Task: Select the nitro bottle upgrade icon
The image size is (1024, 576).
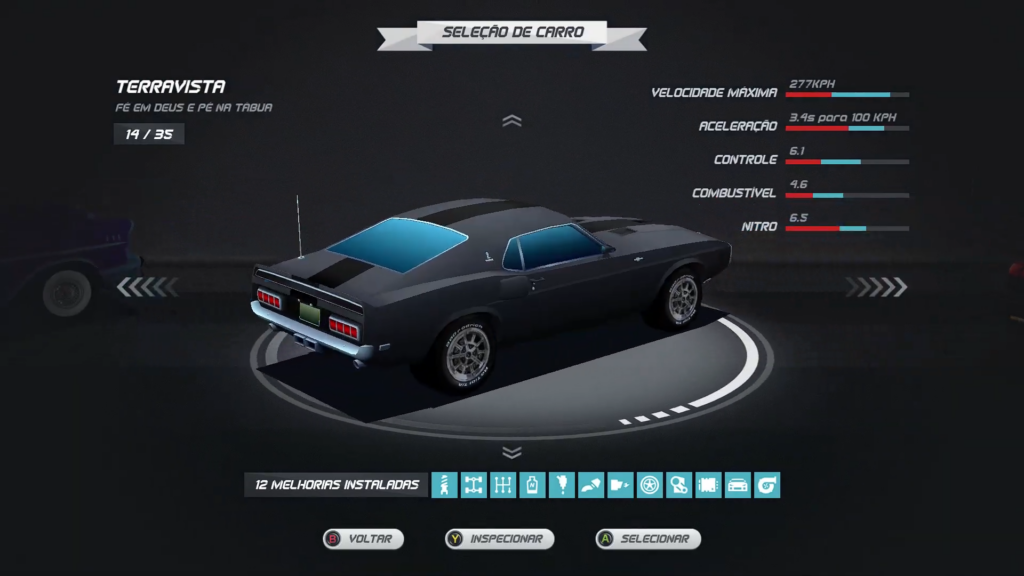Action: (x=533, y=486)
